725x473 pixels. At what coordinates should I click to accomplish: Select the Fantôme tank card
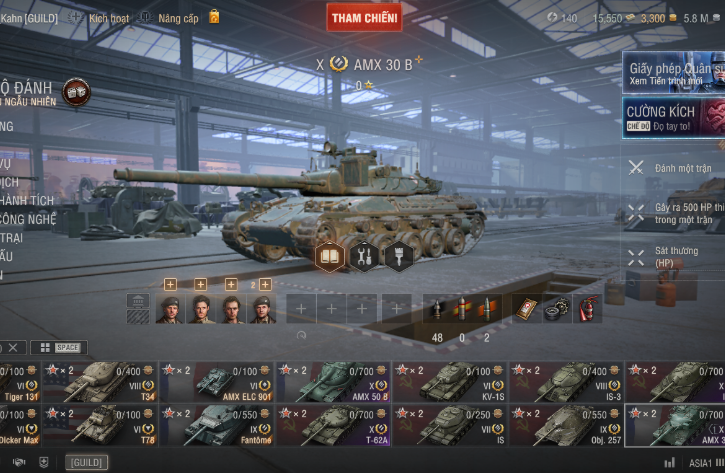point(217,425)
